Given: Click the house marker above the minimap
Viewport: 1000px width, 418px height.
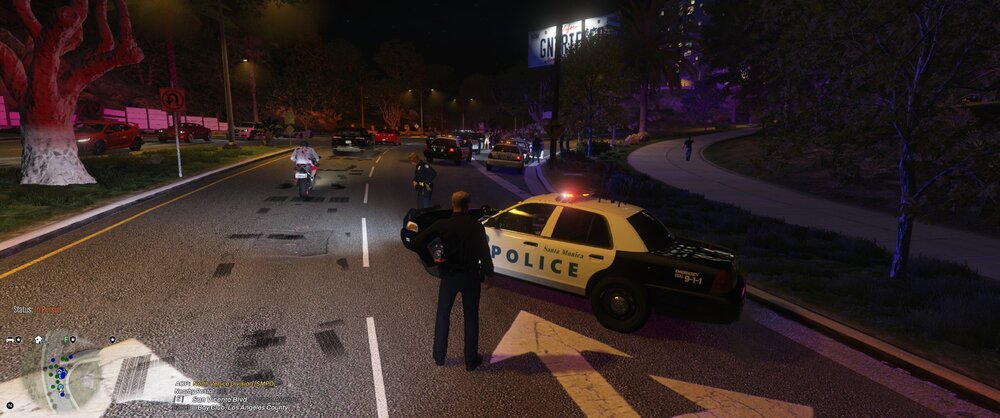Looking at the screenshot, I should point(38,339).
